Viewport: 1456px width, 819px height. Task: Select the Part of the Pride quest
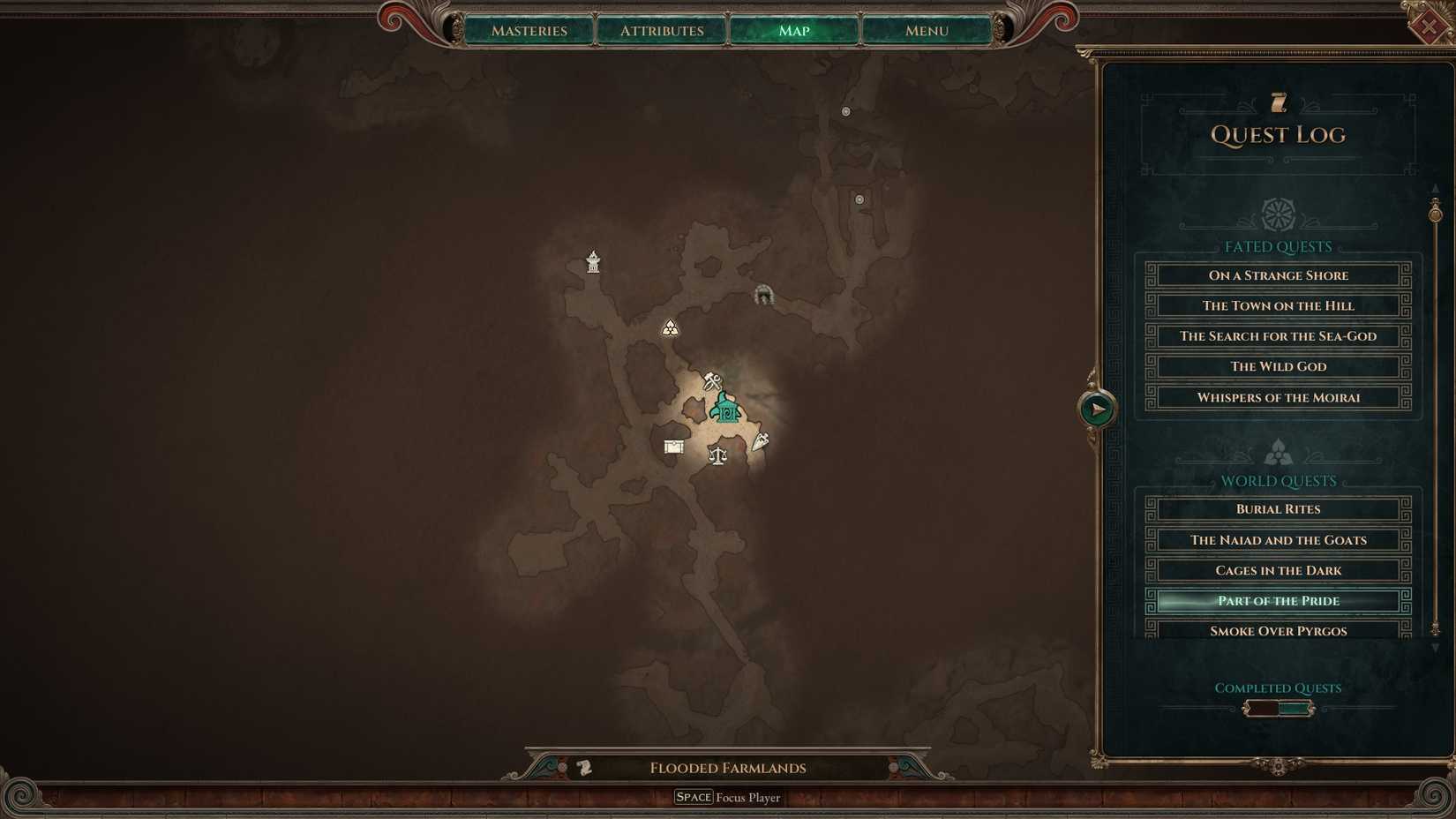[x=1277, y=600]
